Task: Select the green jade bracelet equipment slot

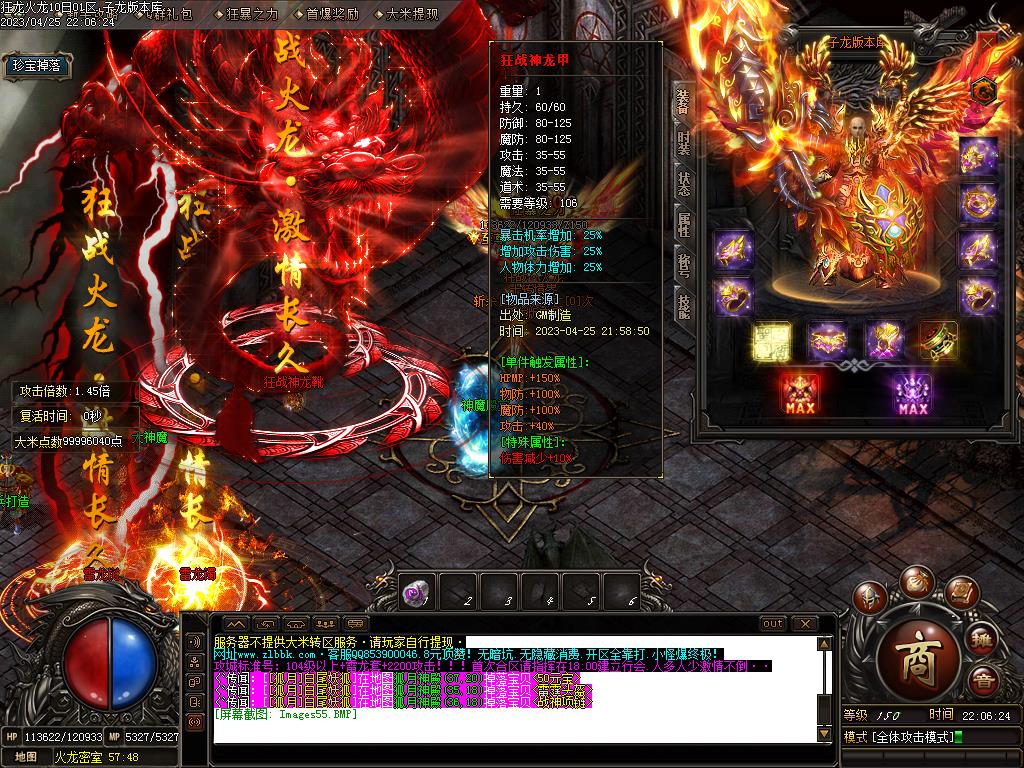Action: [939, 341]
